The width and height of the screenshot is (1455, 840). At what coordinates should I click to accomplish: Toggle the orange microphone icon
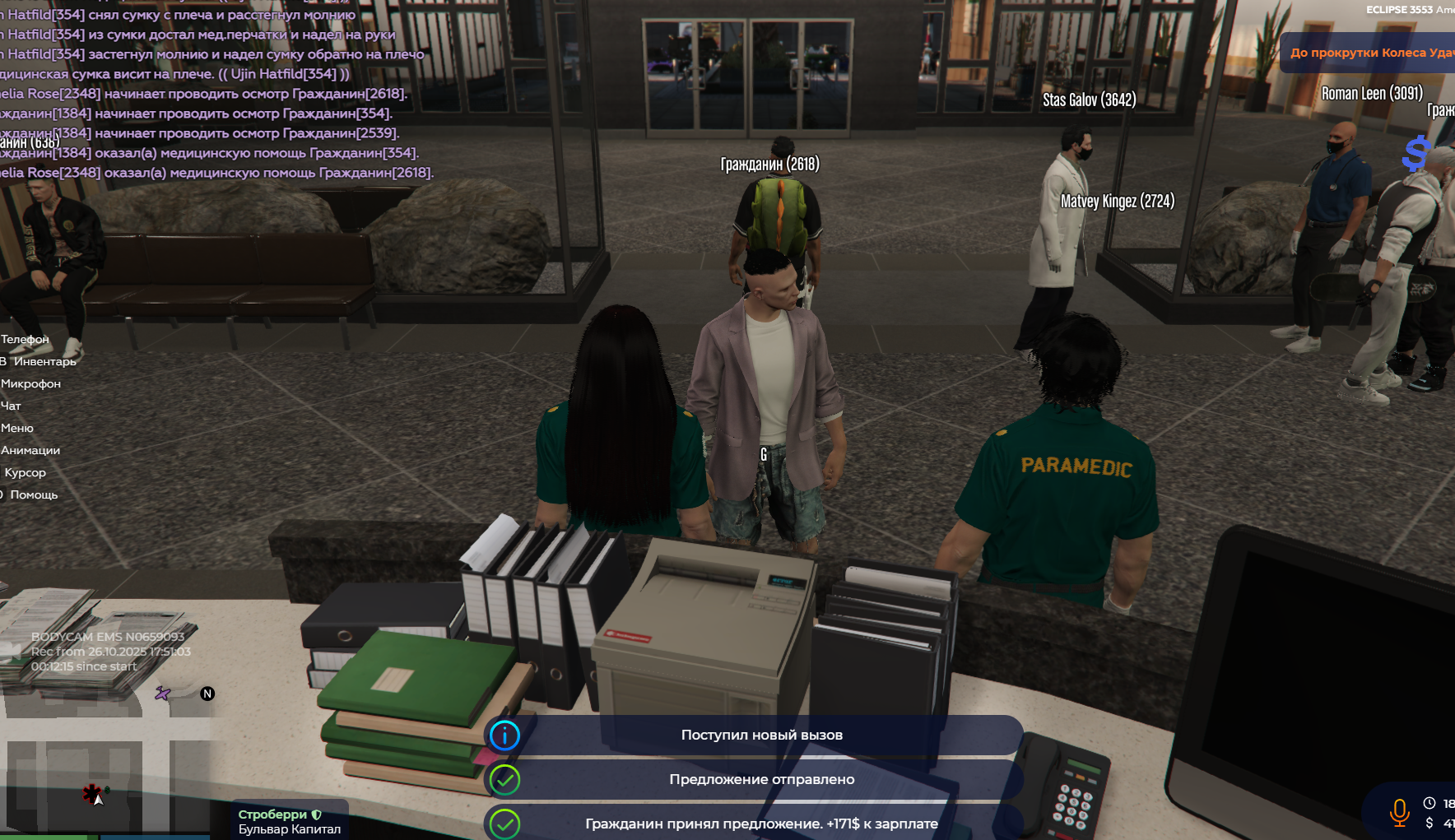click(x=1398, y=812)
